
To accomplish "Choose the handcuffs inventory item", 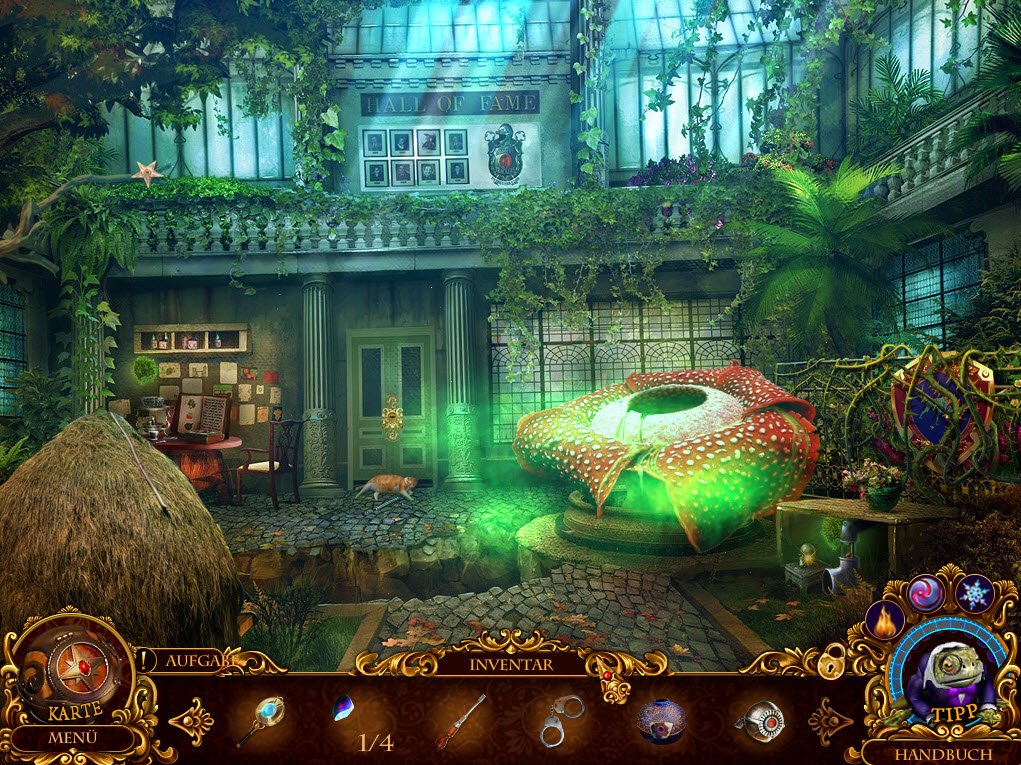I will click(561, 721).
